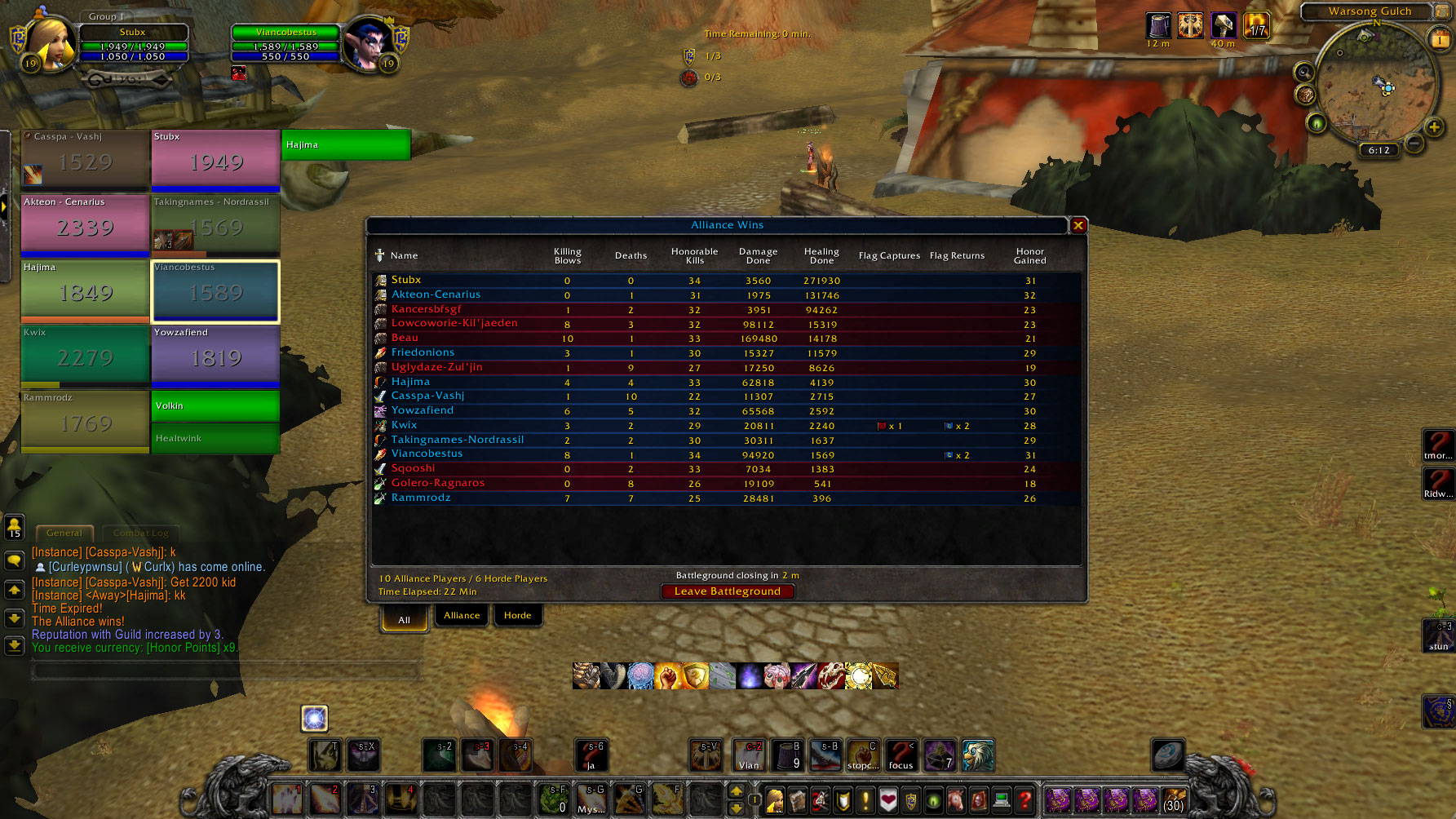Zoom in the minimap with plus button
The image size is (1456, 819).
(x=1434, y=126)
